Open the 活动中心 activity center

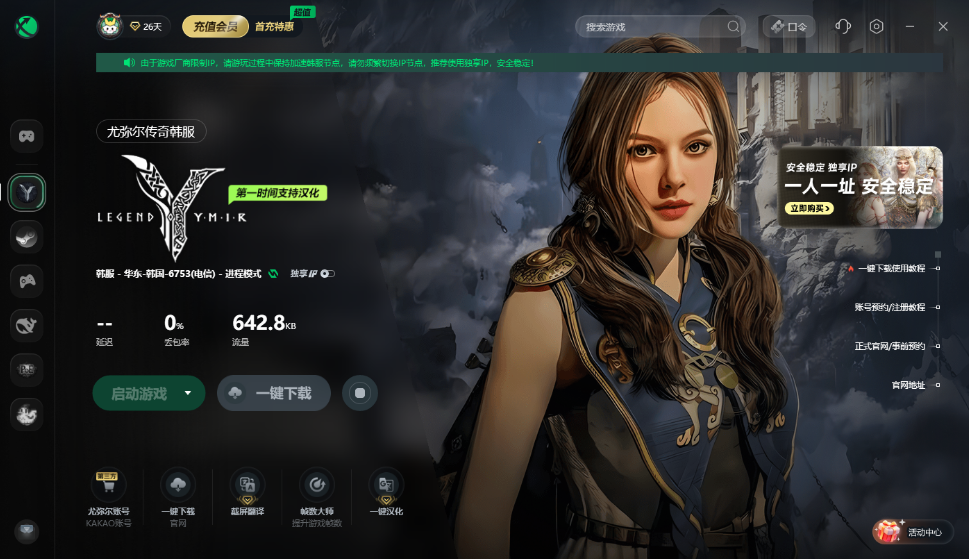pos(910,532)
